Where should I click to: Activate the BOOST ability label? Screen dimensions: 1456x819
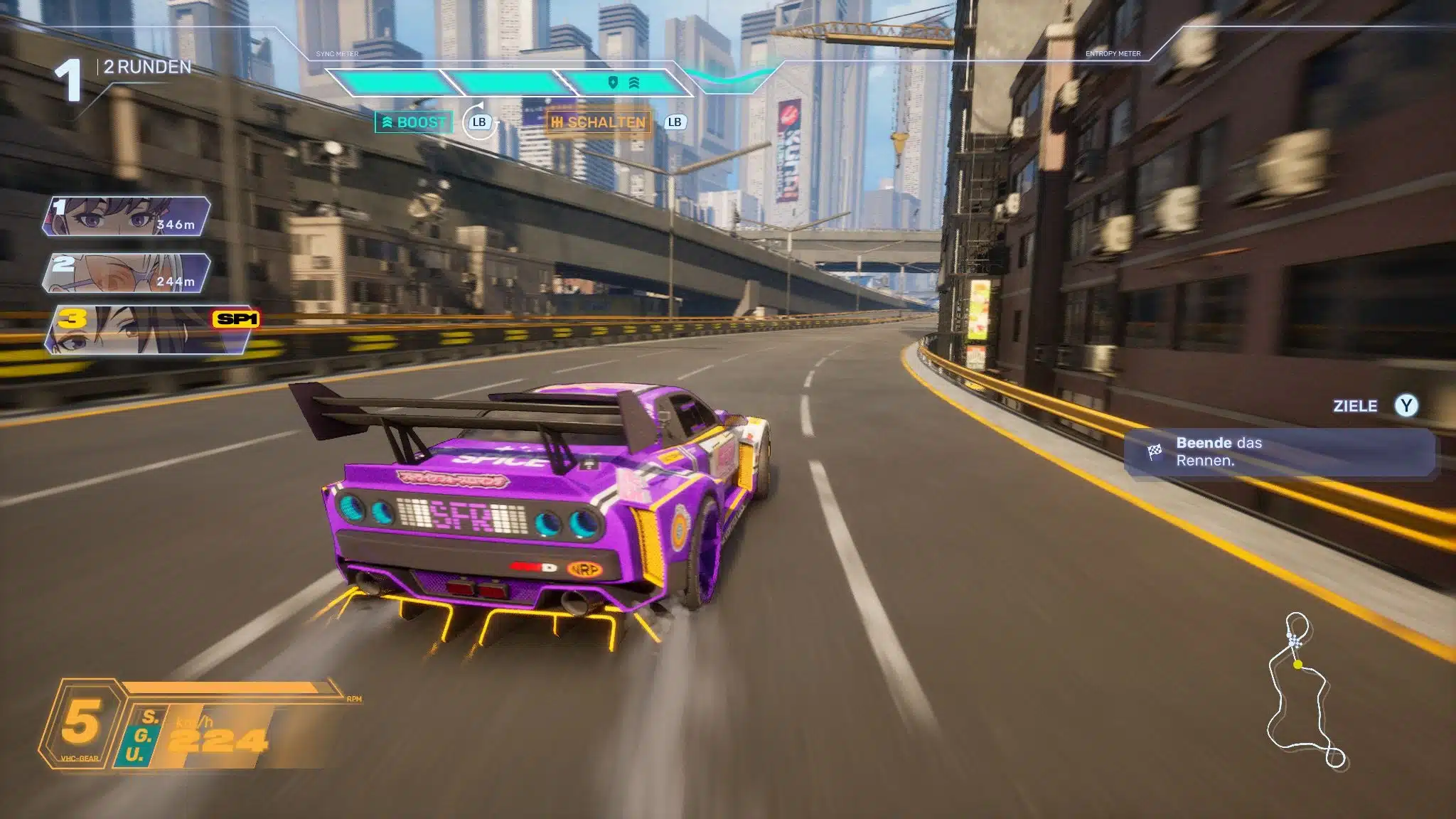[414, 122]
